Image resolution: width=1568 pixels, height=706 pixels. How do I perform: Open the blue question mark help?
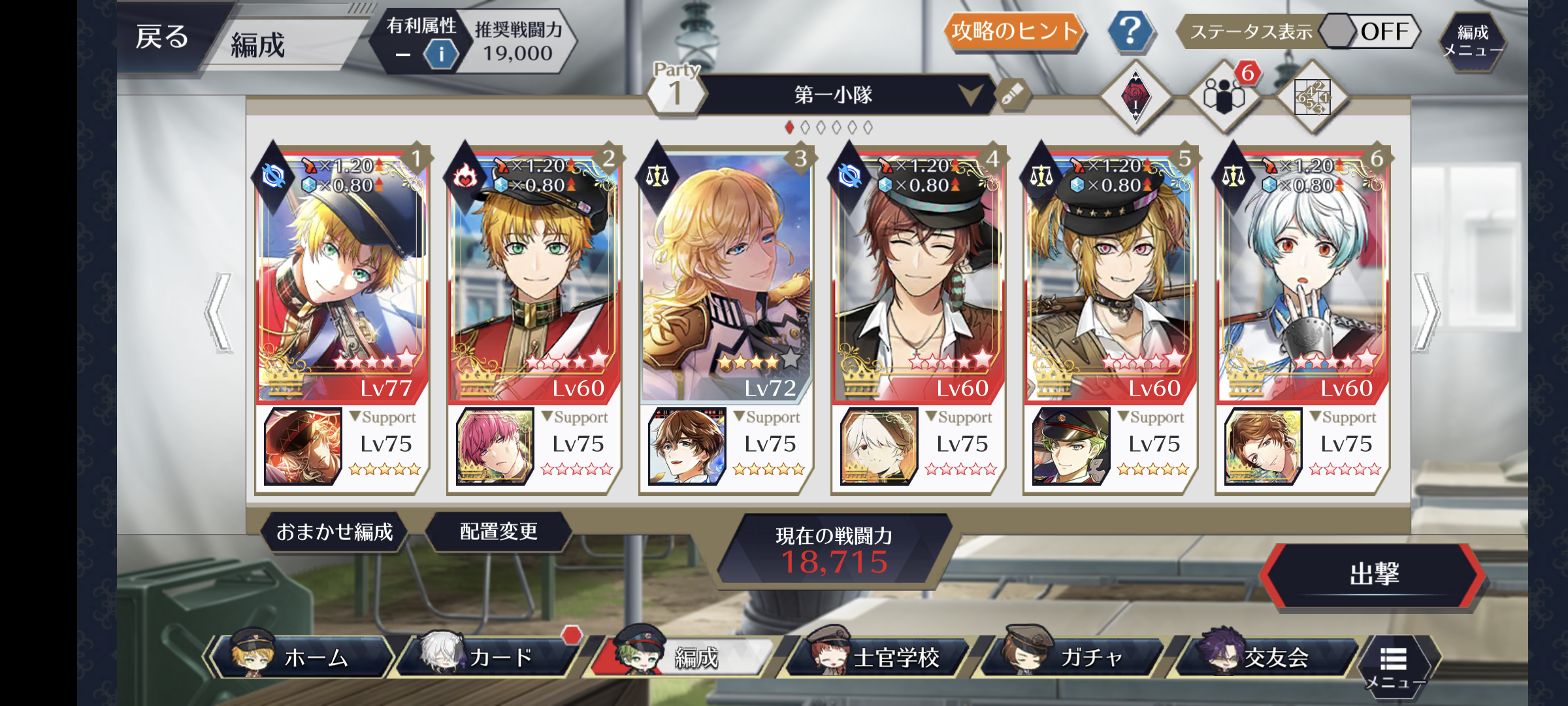(x=1130, y=31)
